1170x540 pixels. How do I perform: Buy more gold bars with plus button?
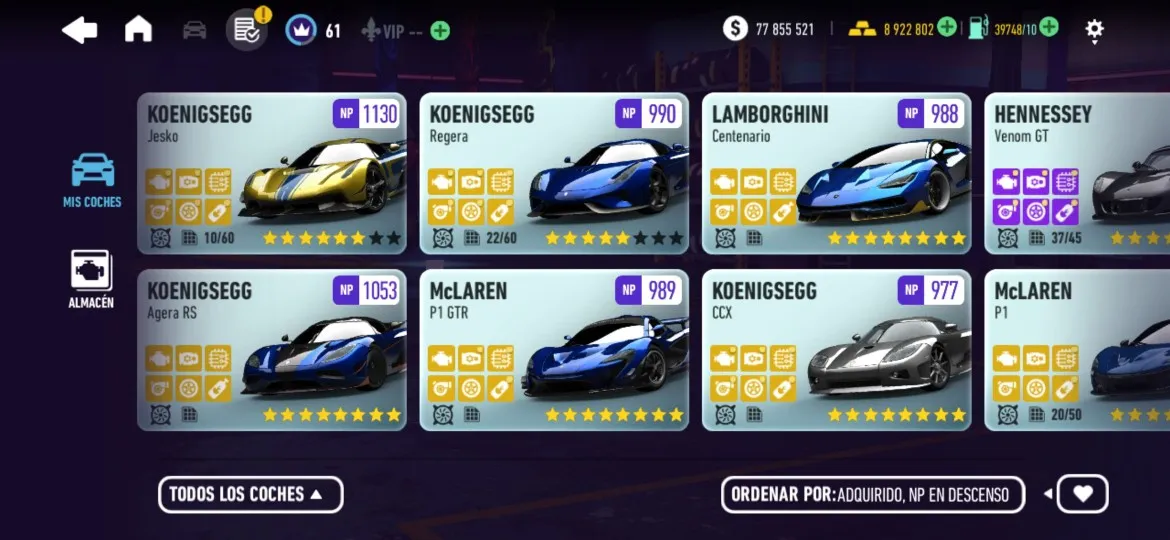coord(947,27)
